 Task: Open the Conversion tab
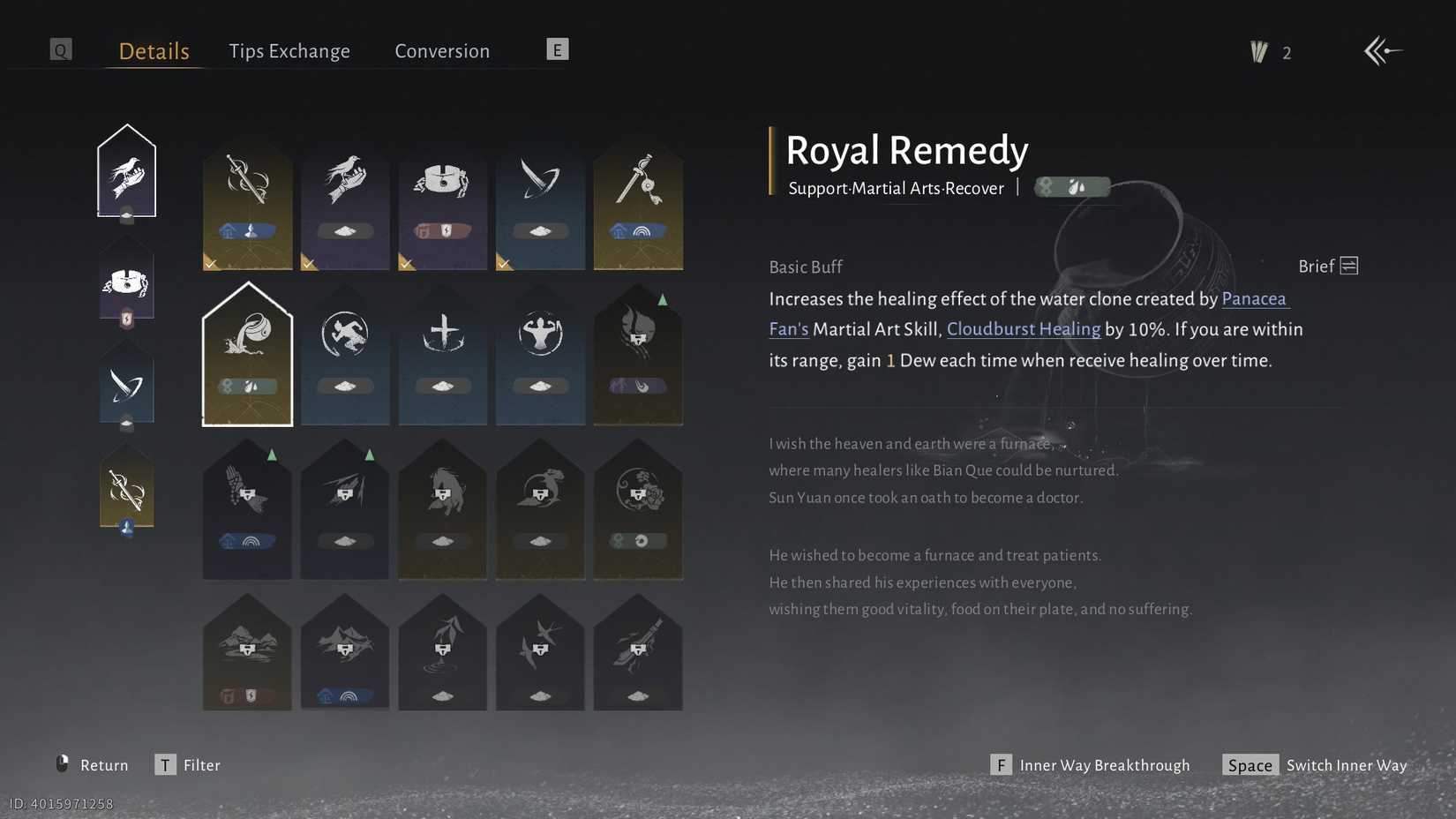pos(441,50)
